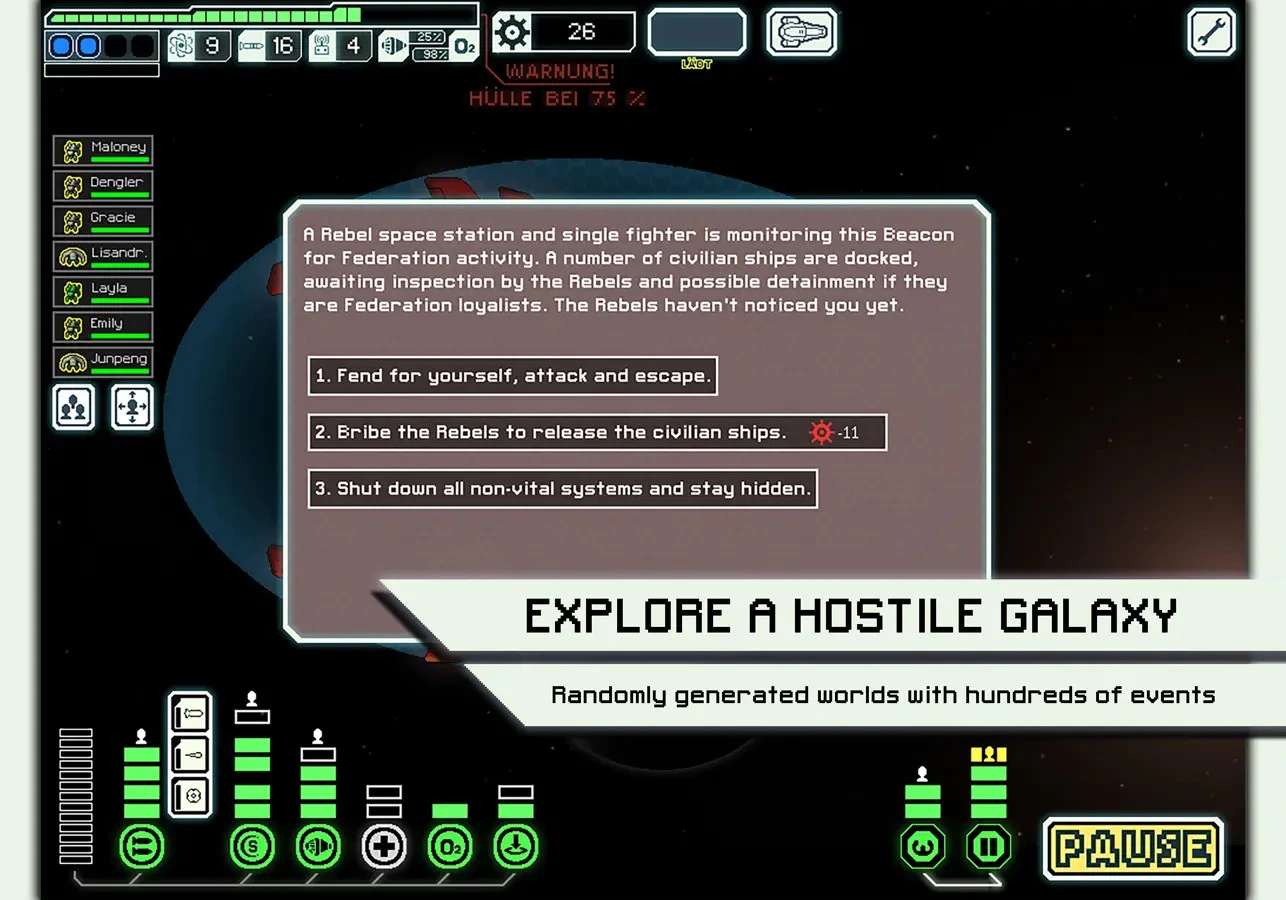Select the engines system icon
Screen dimensions: 1286x900
coord(318,848)
